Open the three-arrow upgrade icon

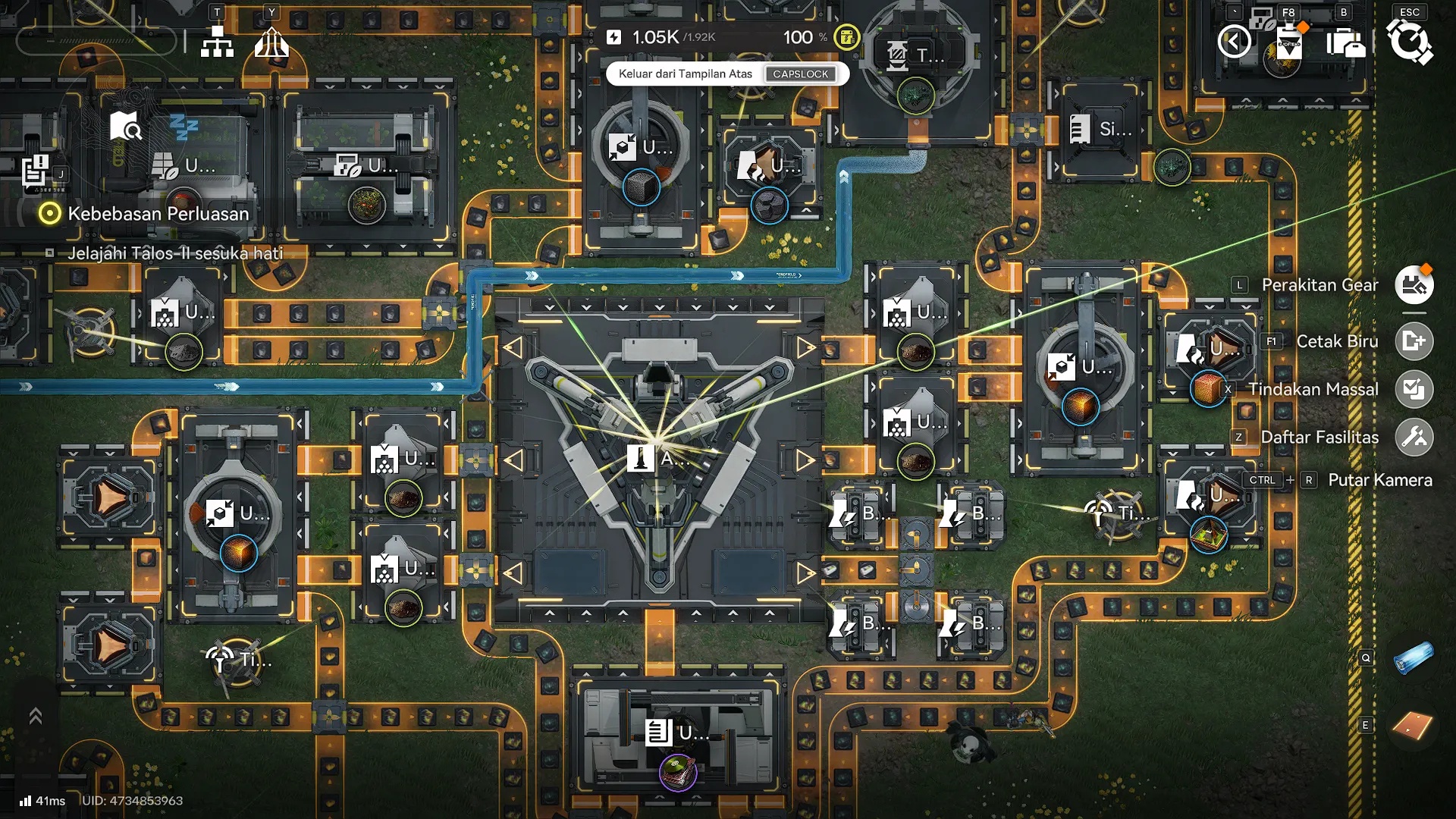[271, 43]
